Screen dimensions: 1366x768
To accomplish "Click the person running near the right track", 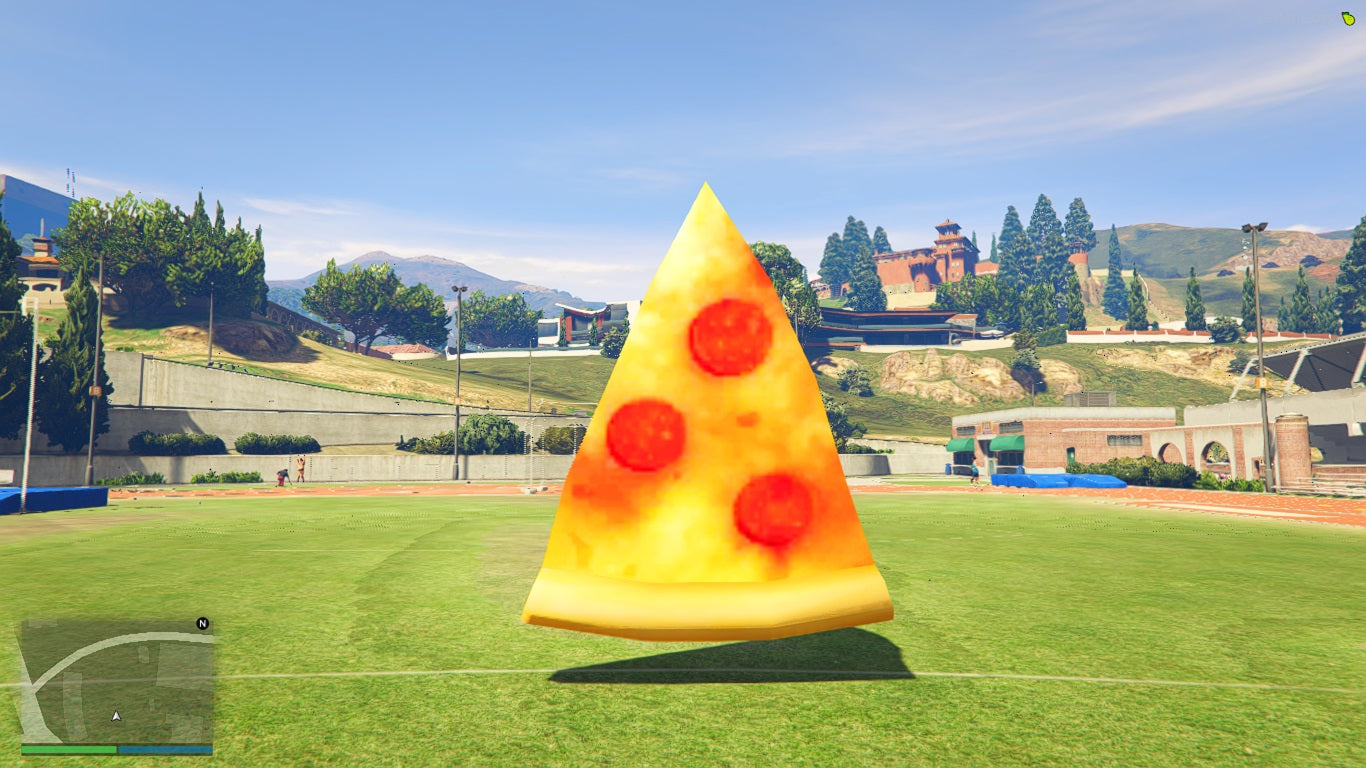I will (975, 468).
